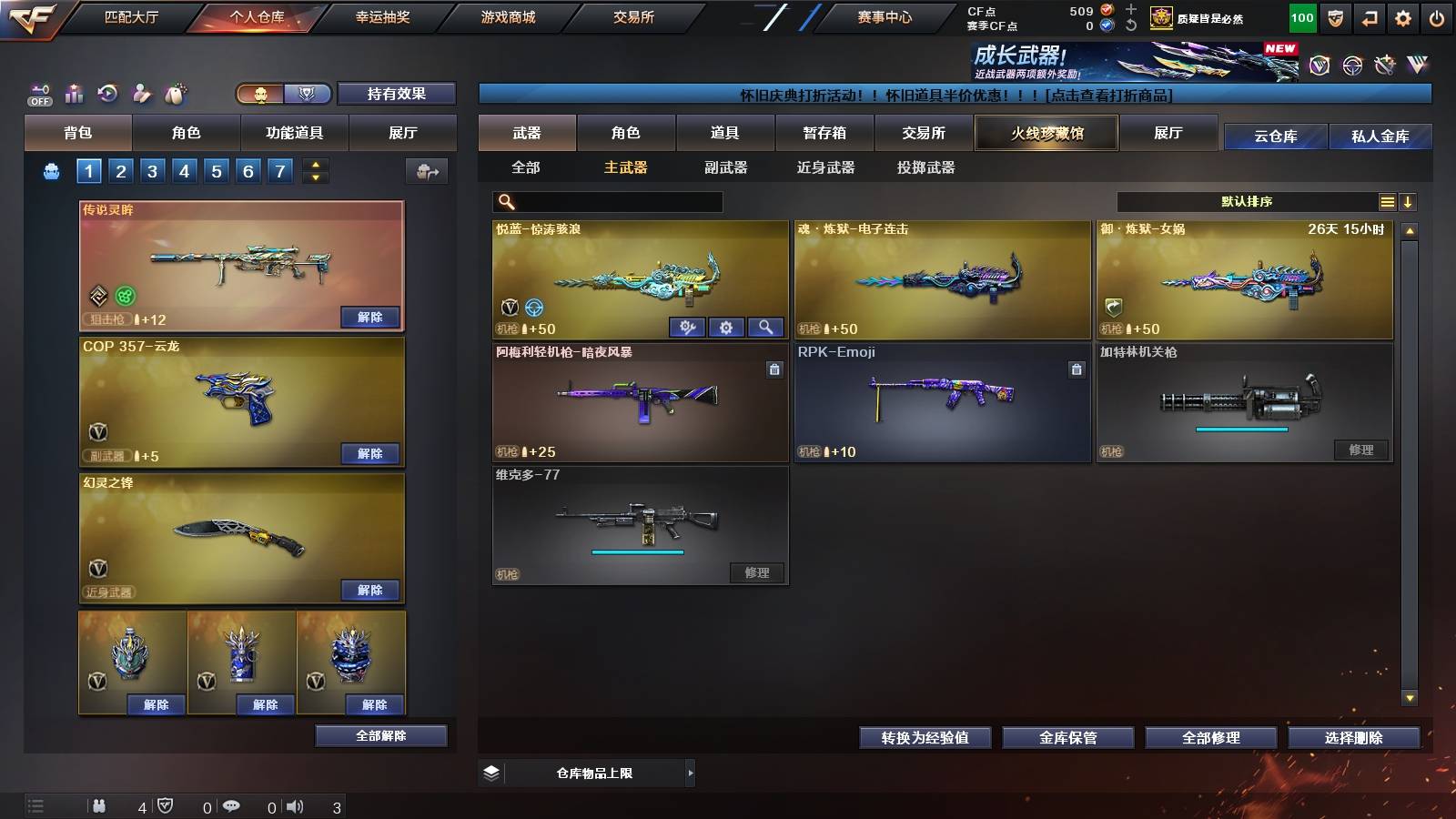The height and width of the screenshot is (819, 1456).
Task: Open game settings via top-right gear icon
Action: click(x=1401, y=17)
